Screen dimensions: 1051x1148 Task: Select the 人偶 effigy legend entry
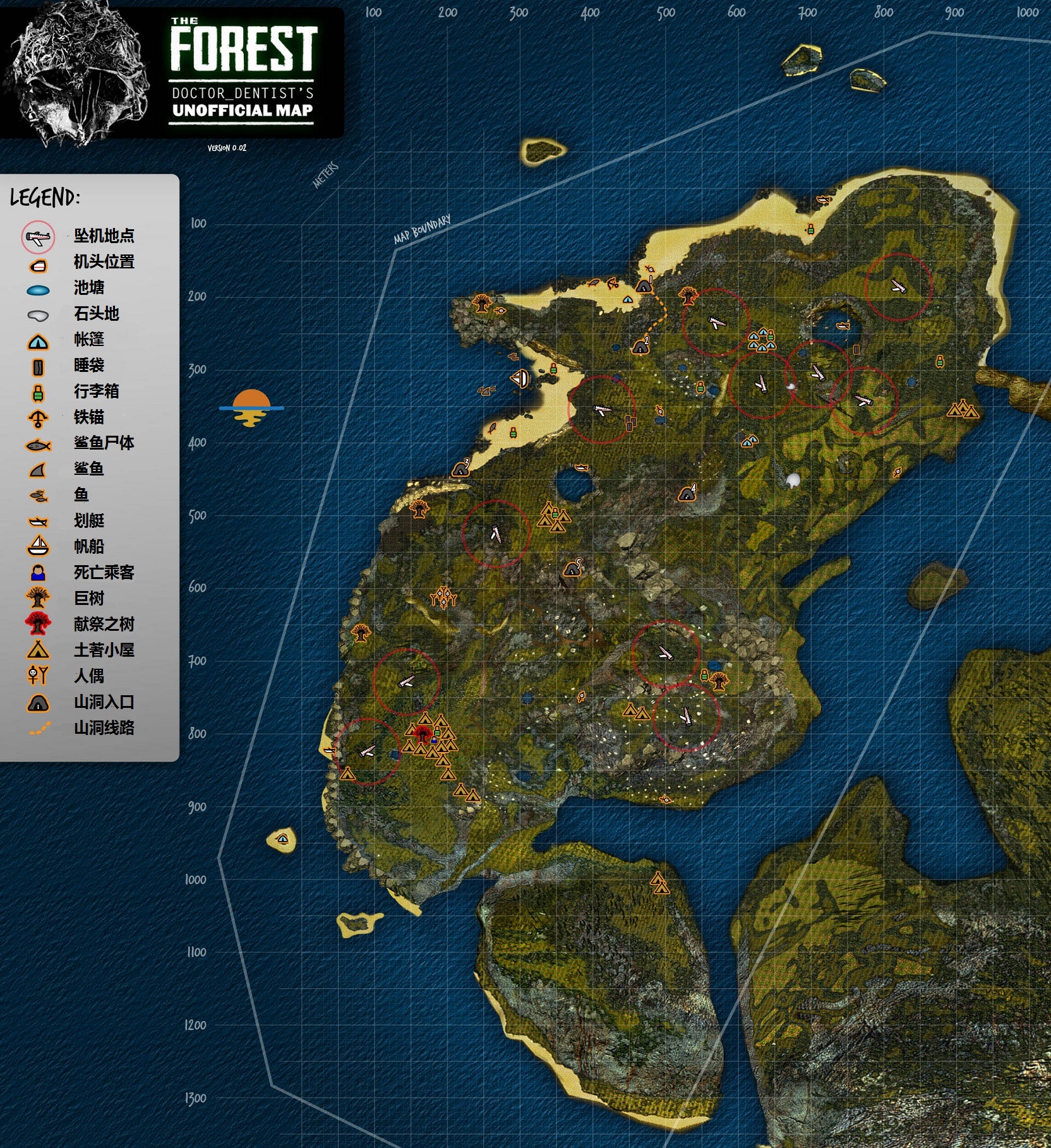(88, 676)
